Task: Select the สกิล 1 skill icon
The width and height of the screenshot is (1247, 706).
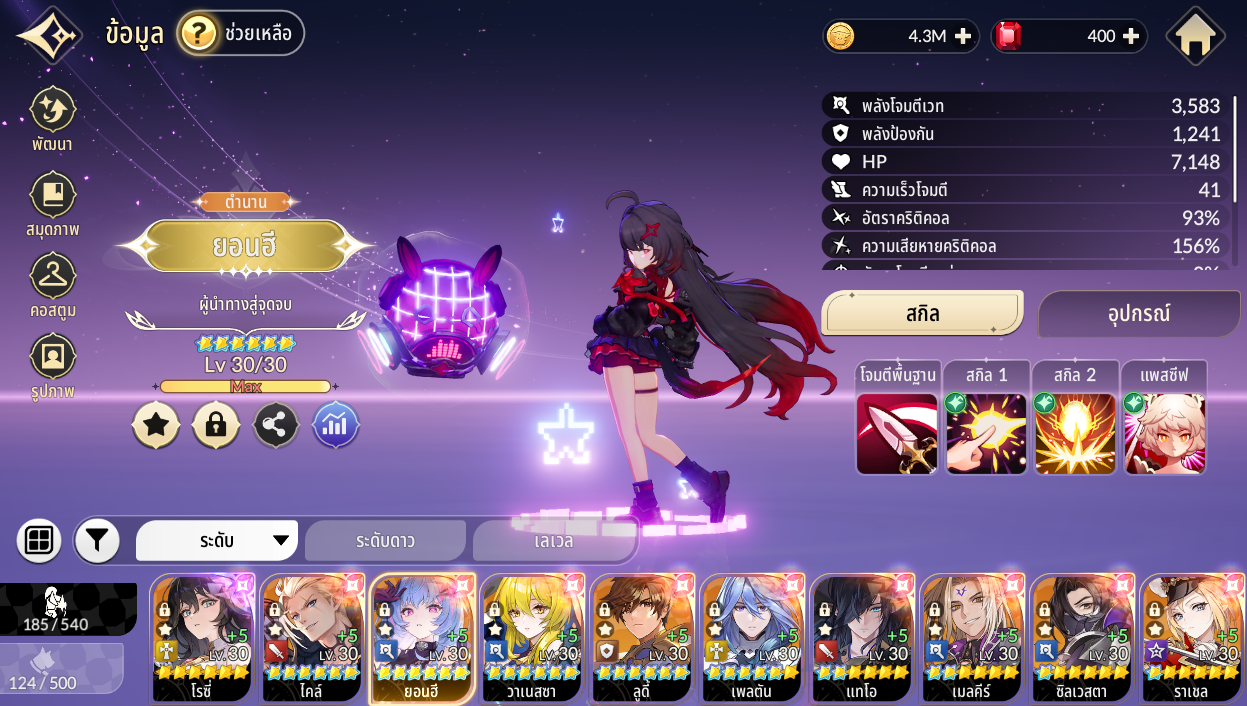Action: pos(986,433)
